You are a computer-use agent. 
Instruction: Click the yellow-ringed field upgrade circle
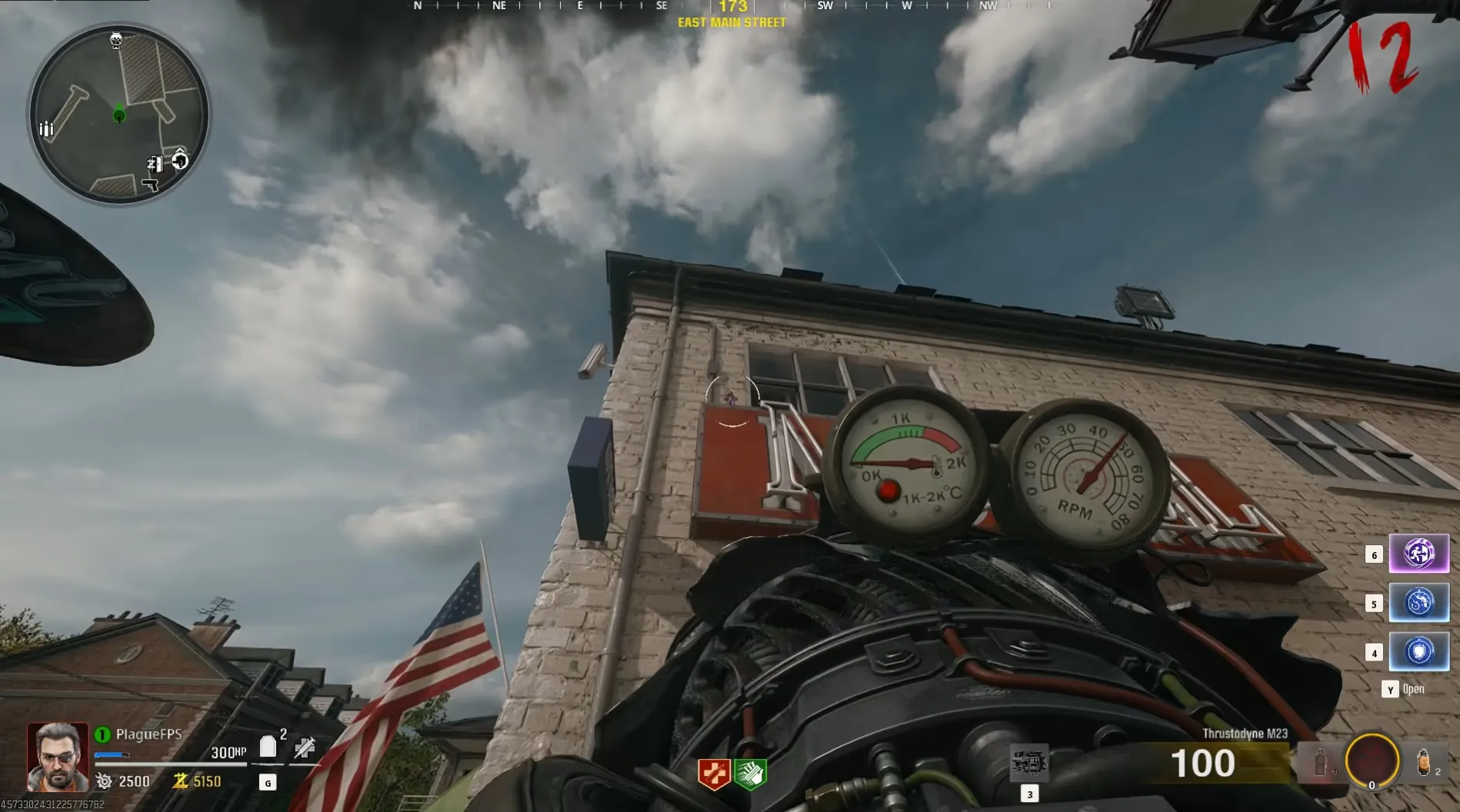pos(1372,761)
